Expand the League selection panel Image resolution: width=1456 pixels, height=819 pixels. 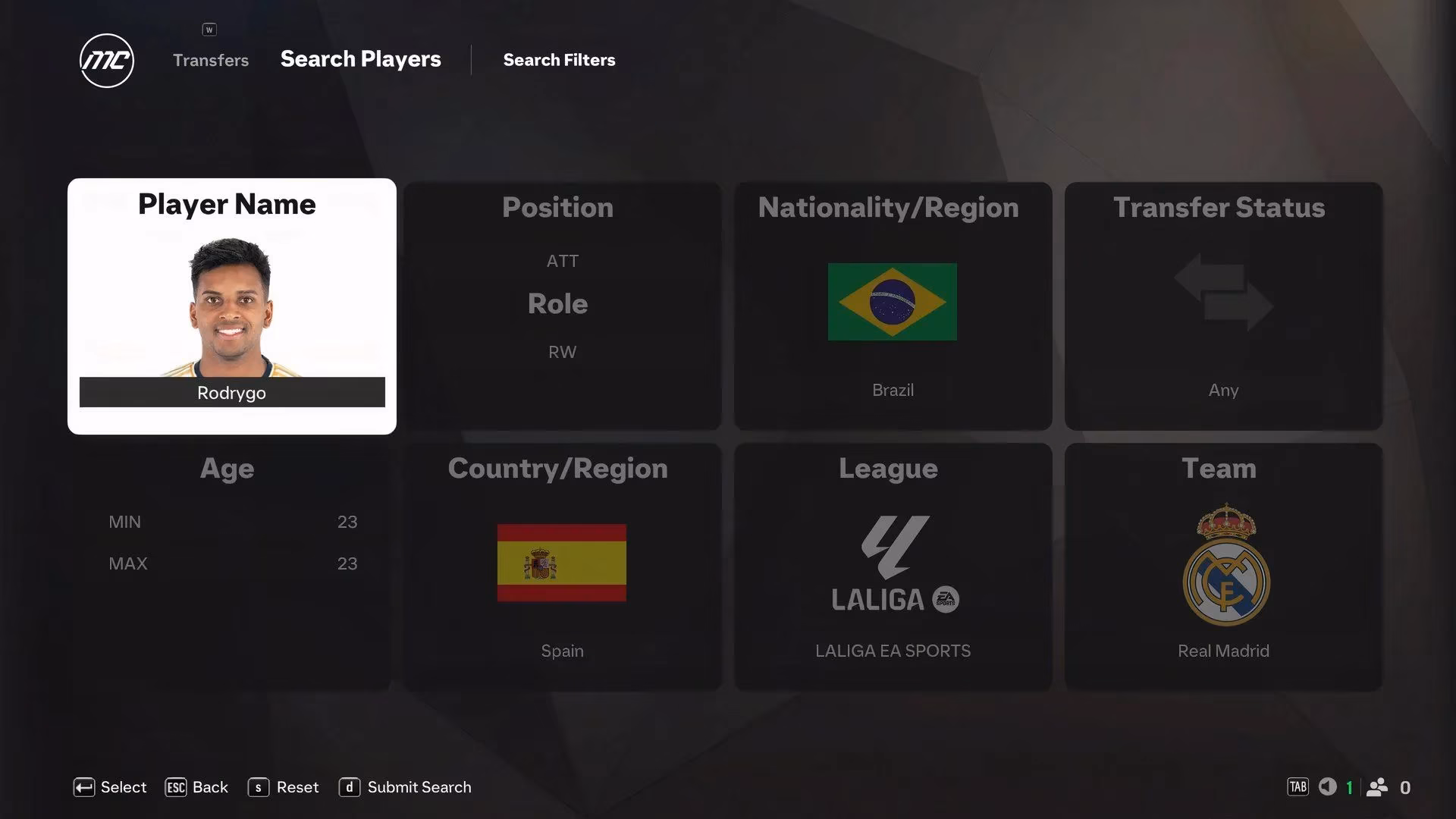point(892,468)
